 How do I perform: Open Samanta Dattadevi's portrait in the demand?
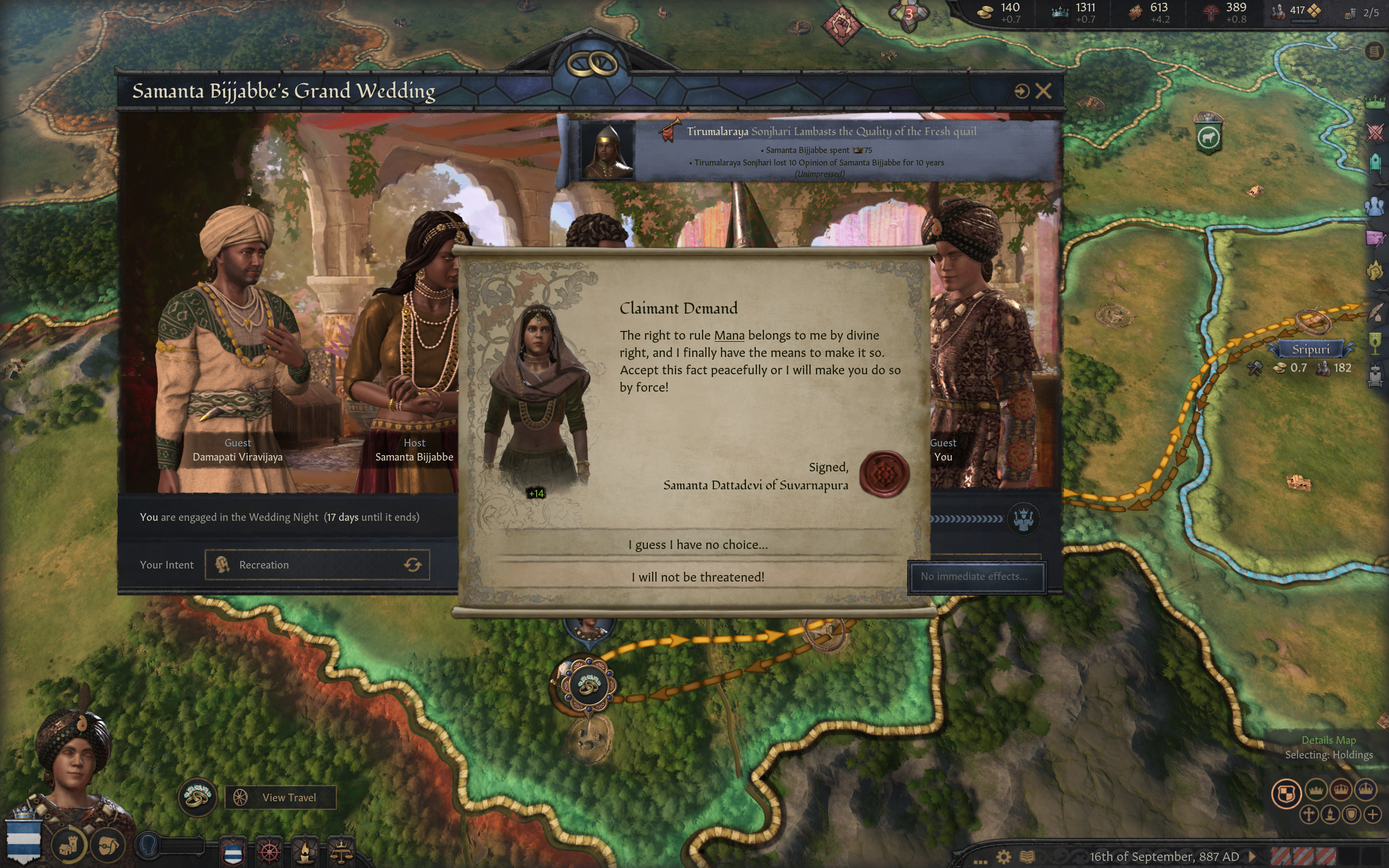pos(537,396)
